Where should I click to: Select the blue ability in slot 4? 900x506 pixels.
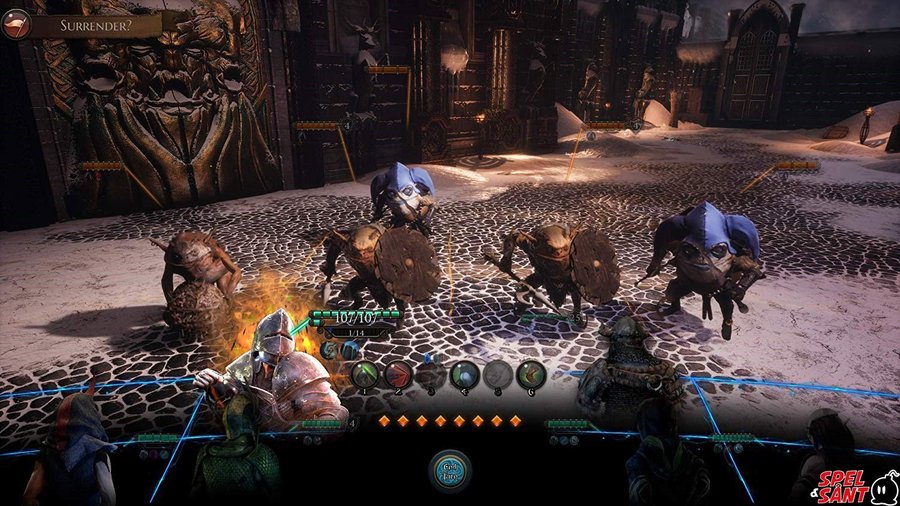pyautogui.click(x=465, y=375)
